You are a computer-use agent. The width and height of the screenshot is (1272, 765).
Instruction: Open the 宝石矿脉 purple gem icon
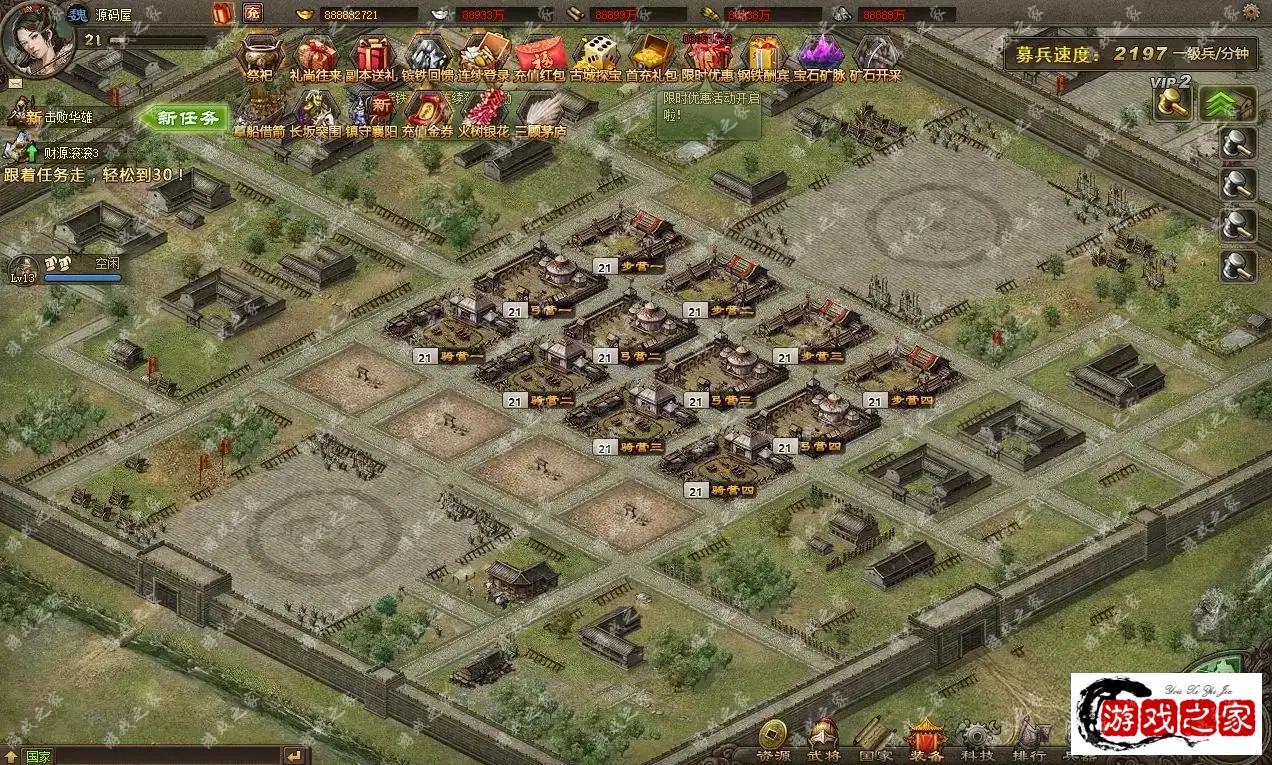coord(820,54)
